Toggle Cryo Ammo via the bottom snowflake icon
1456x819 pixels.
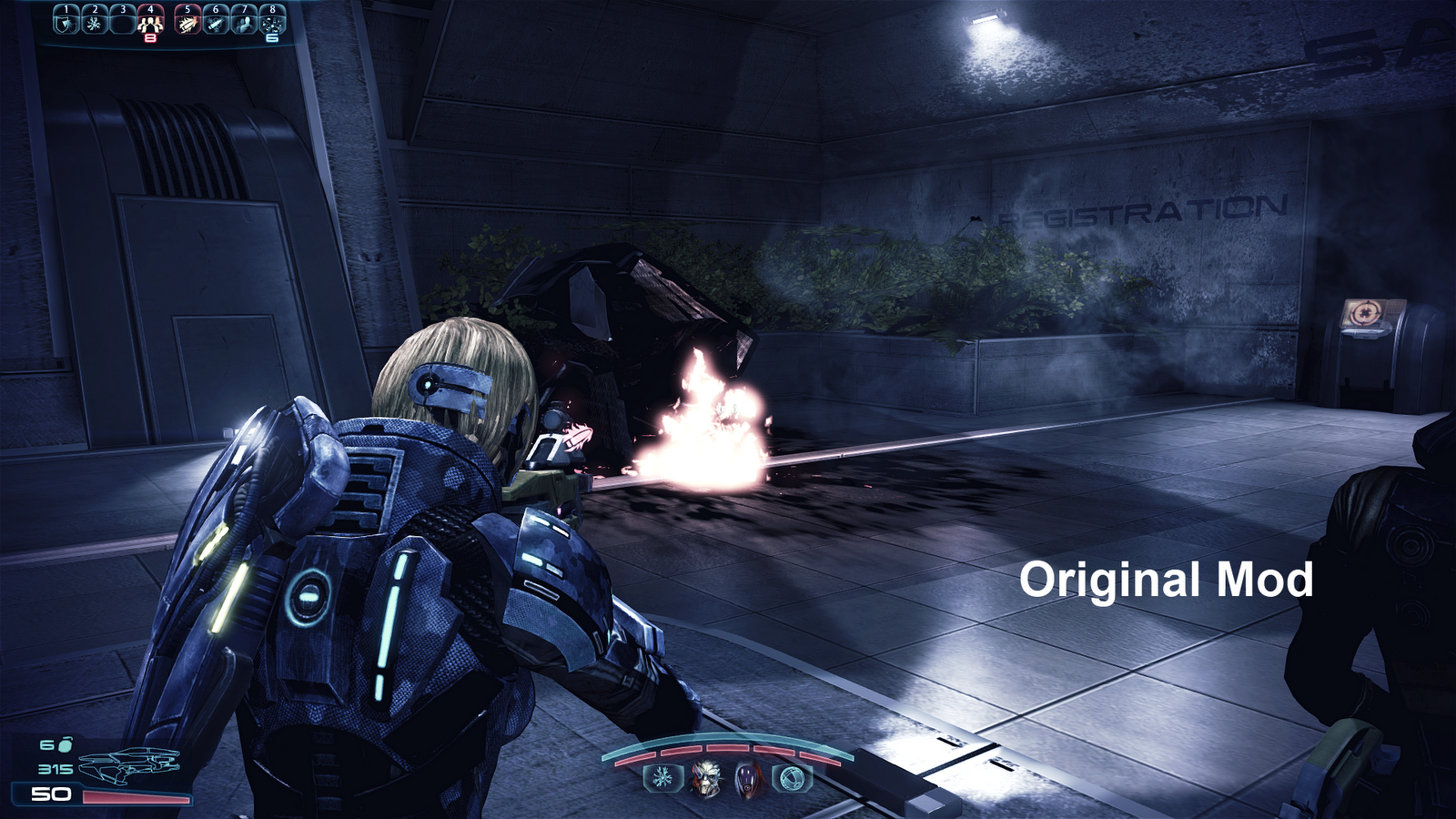662,778
